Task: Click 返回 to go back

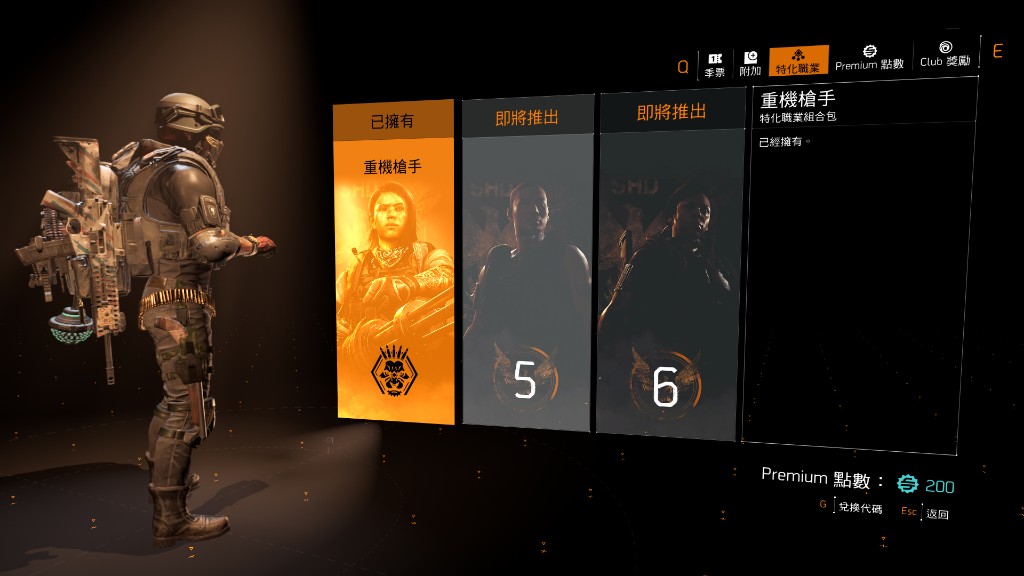Action: (x=937, y=514)
